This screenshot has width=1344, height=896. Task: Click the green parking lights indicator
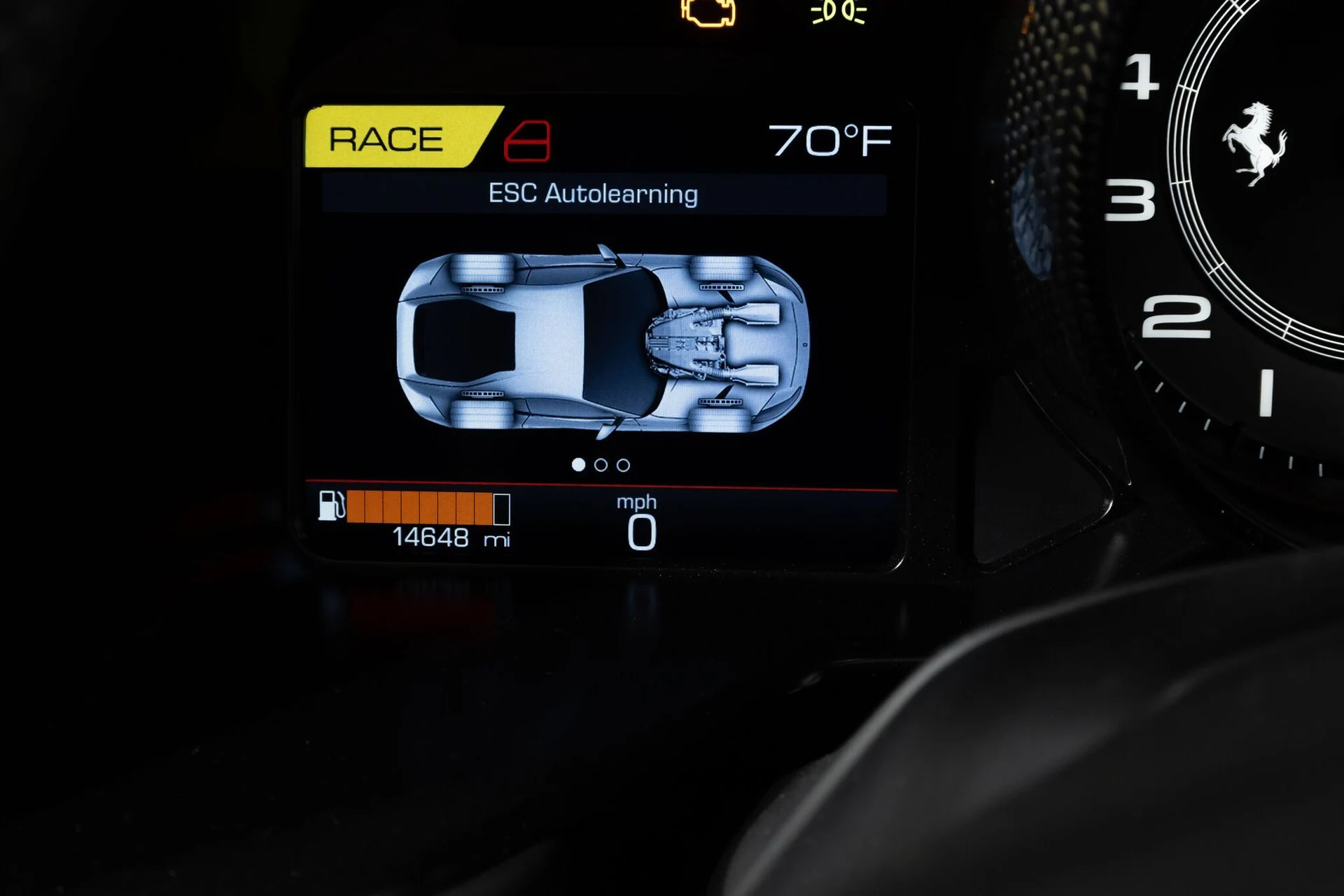tap(839, 13)
